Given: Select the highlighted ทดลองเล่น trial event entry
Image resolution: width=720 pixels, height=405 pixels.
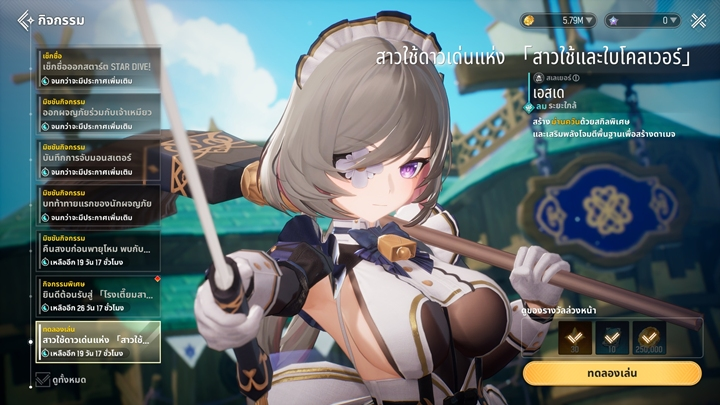Looking at the screenshot, I should click(x=98, y=342).
